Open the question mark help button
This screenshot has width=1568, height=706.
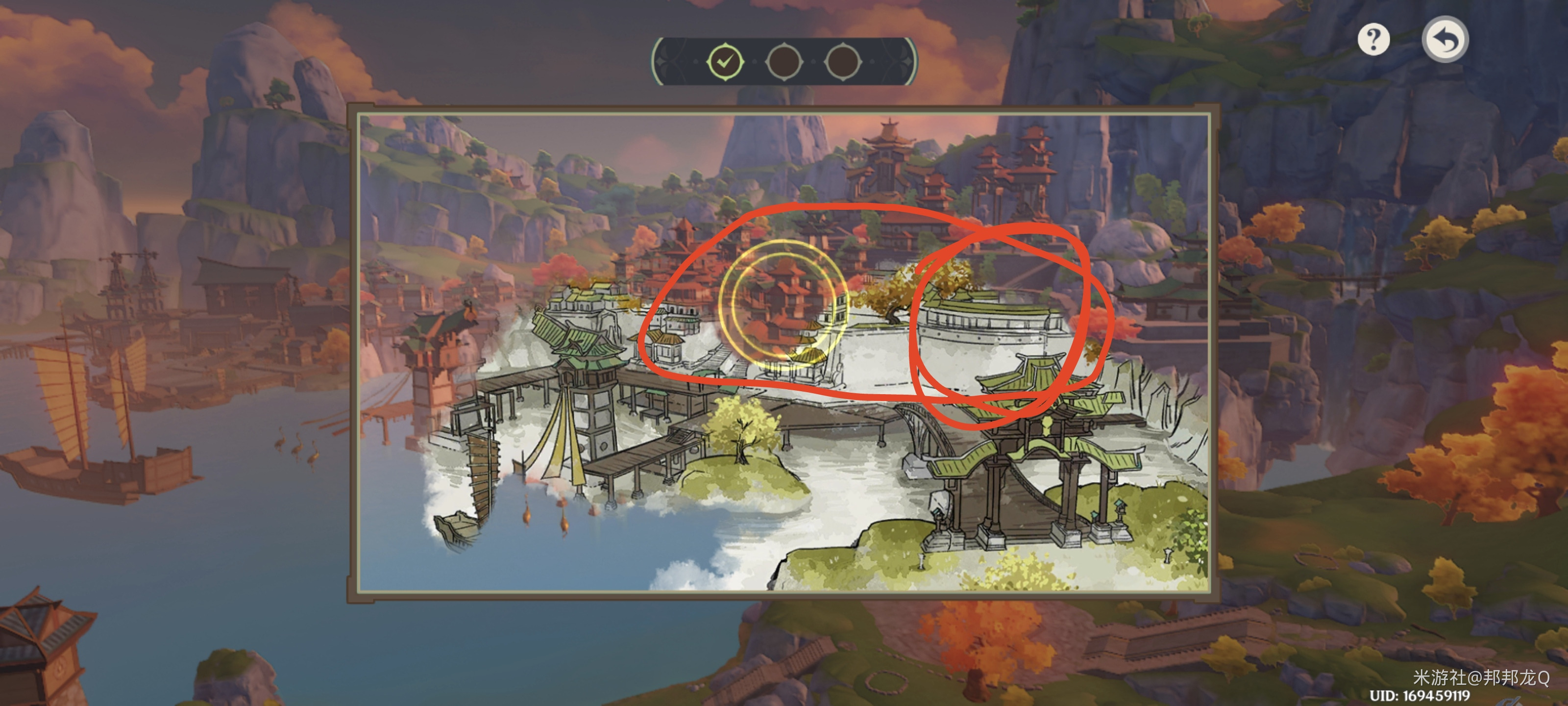[1373, 40]
